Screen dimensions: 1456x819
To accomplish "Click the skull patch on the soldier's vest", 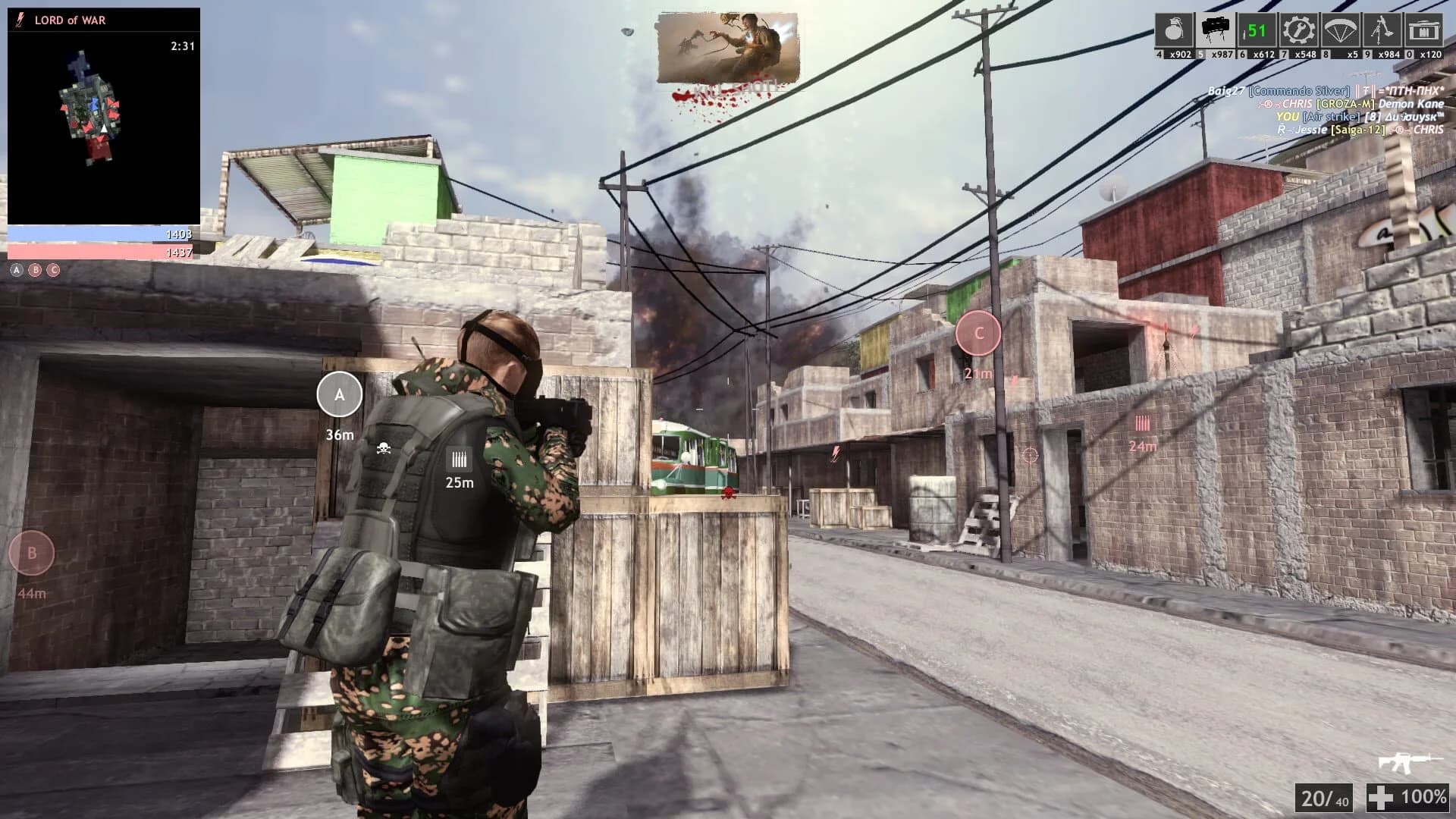I will pos(383,447).
